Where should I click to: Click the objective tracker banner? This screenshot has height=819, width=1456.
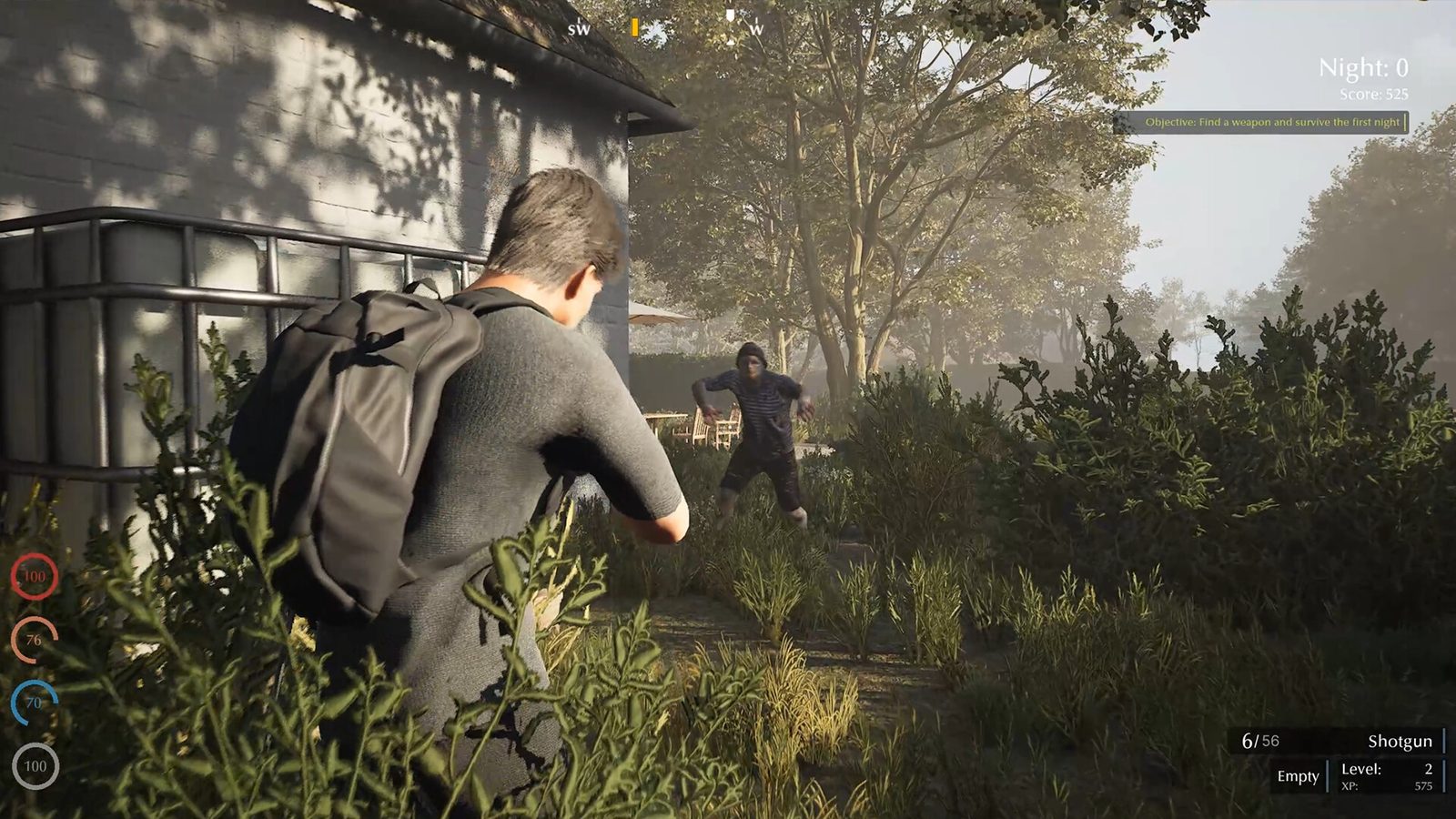pyautogui.click(x=1261, y=122)
